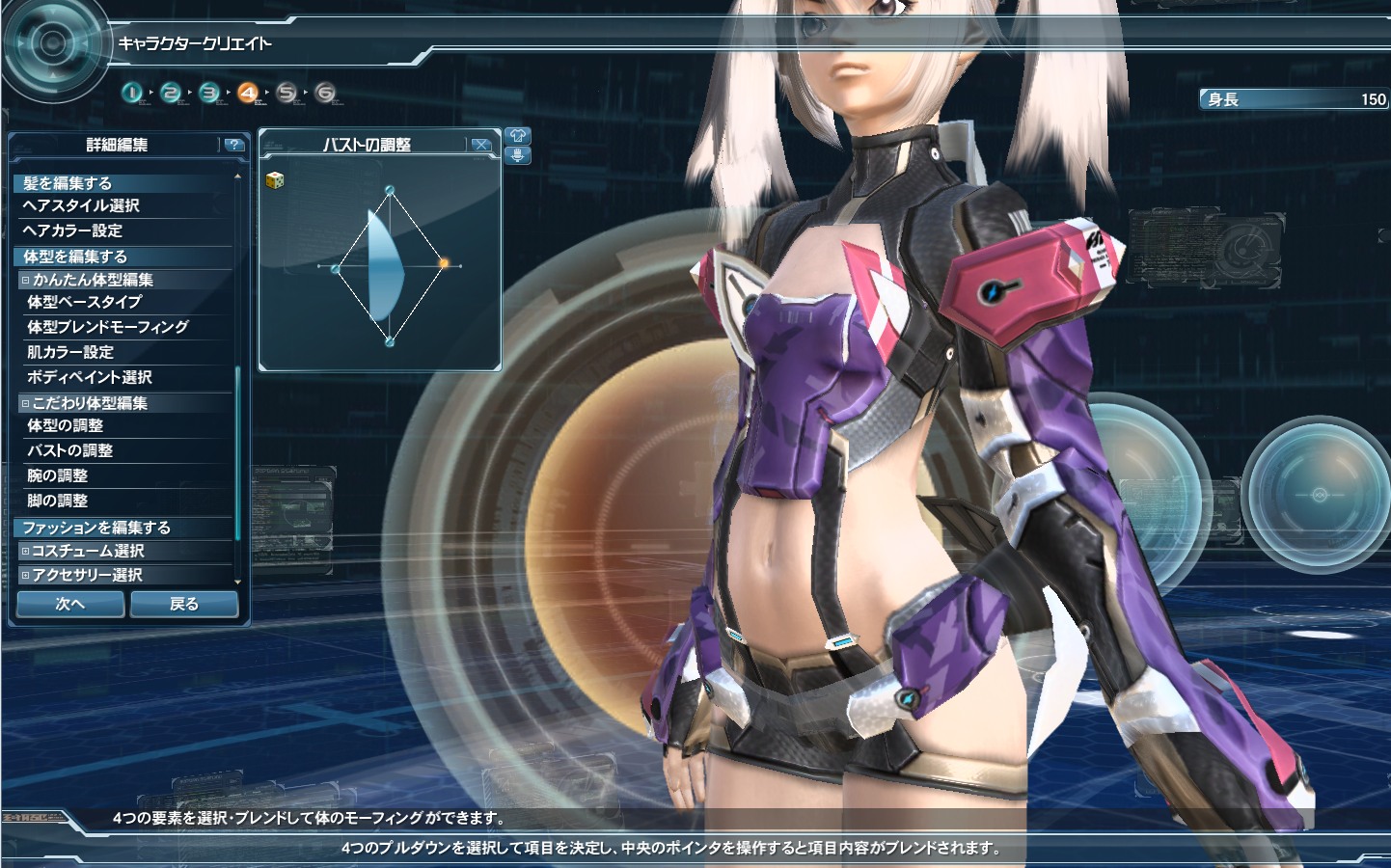
Task: Collapse the かんたん体型編集 section
Action: (x=26, y=280)
